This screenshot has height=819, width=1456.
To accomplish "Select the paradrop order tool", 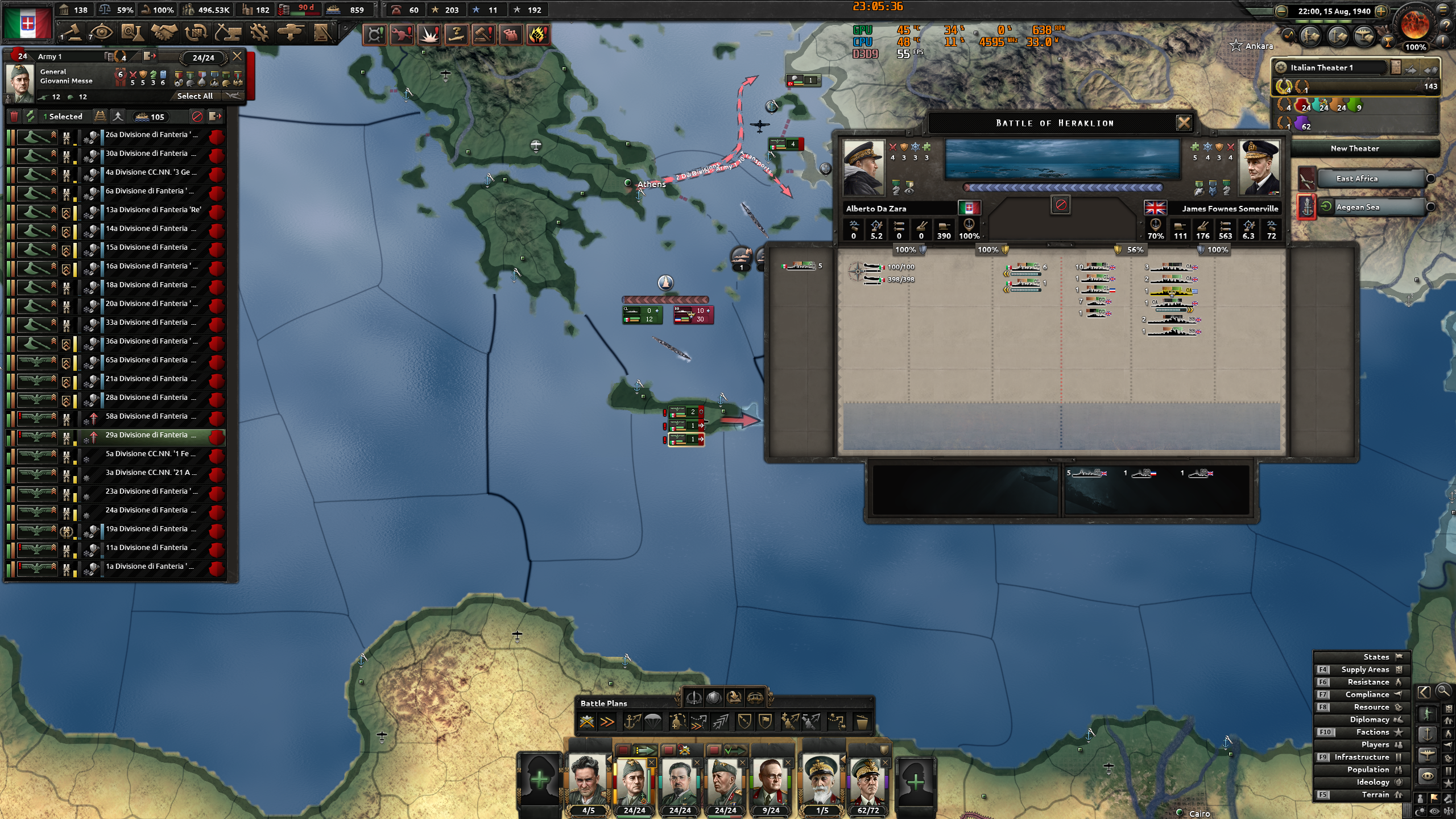I will [653, 721].
